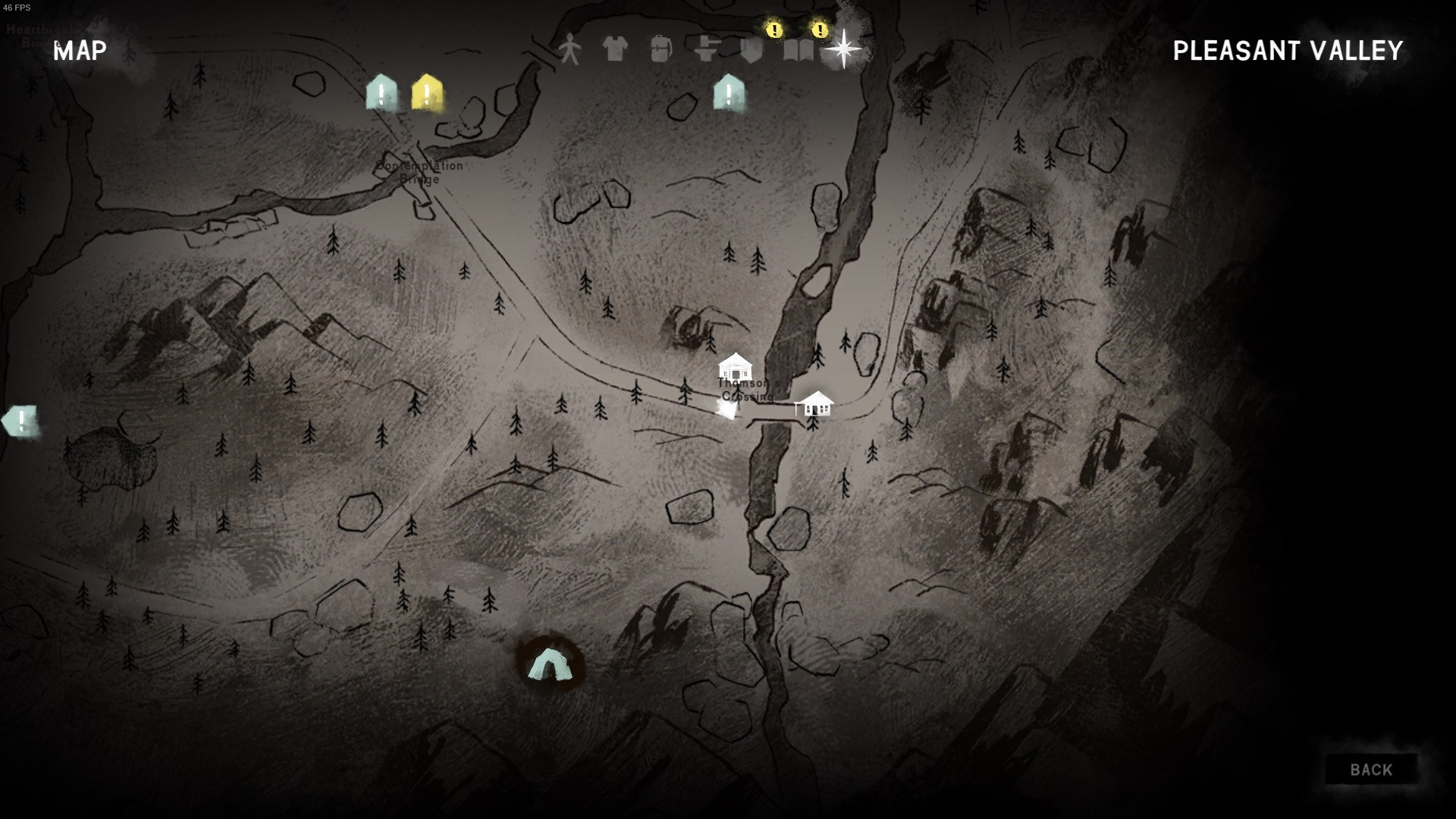The image size is (1456, 819).
Task: Click the cave marker on the map
Action: (550, 664)
